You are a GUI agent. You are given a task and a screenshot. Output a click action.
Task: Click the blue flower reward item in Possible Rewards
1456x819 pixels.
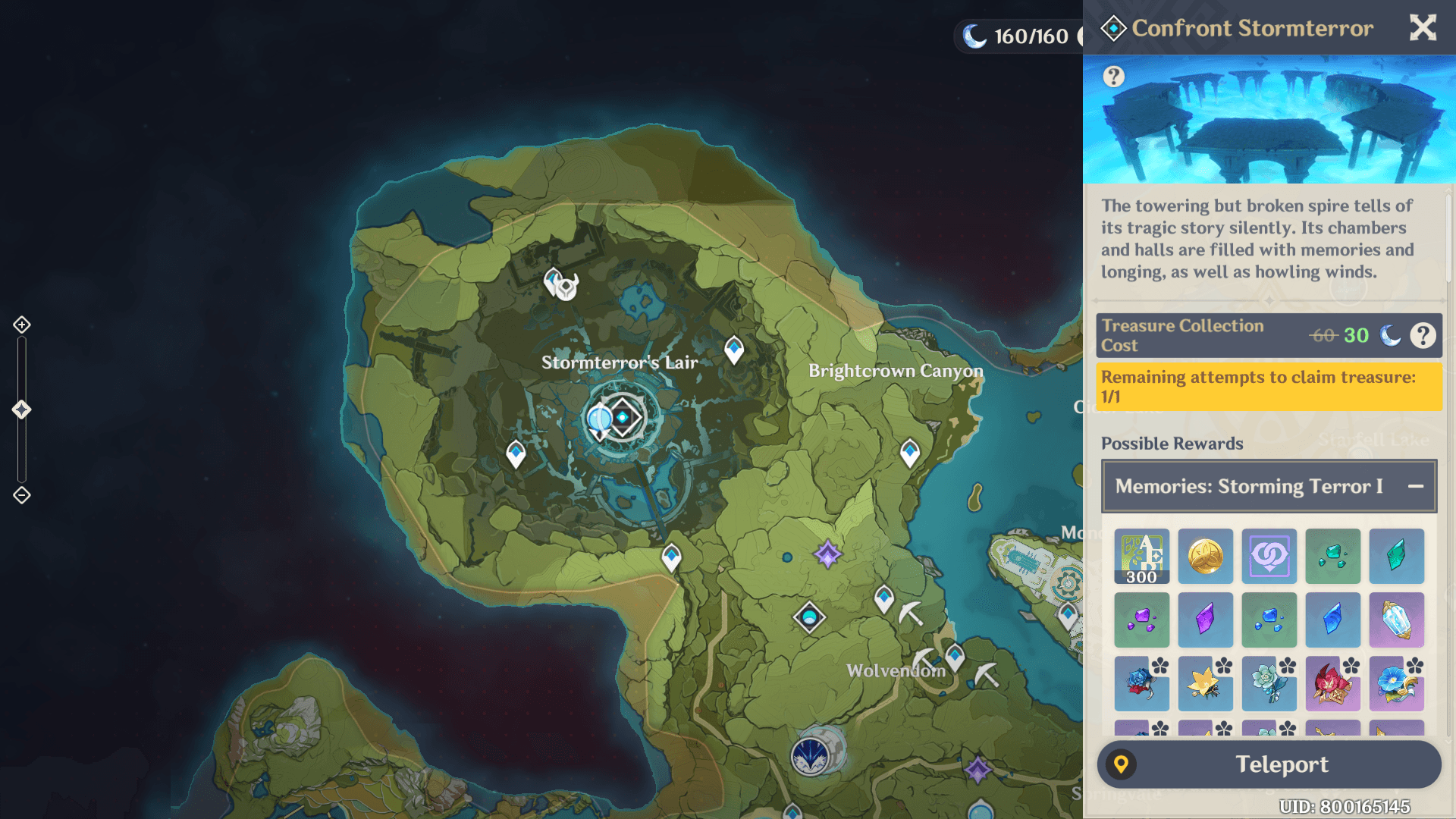[1396, 685]
